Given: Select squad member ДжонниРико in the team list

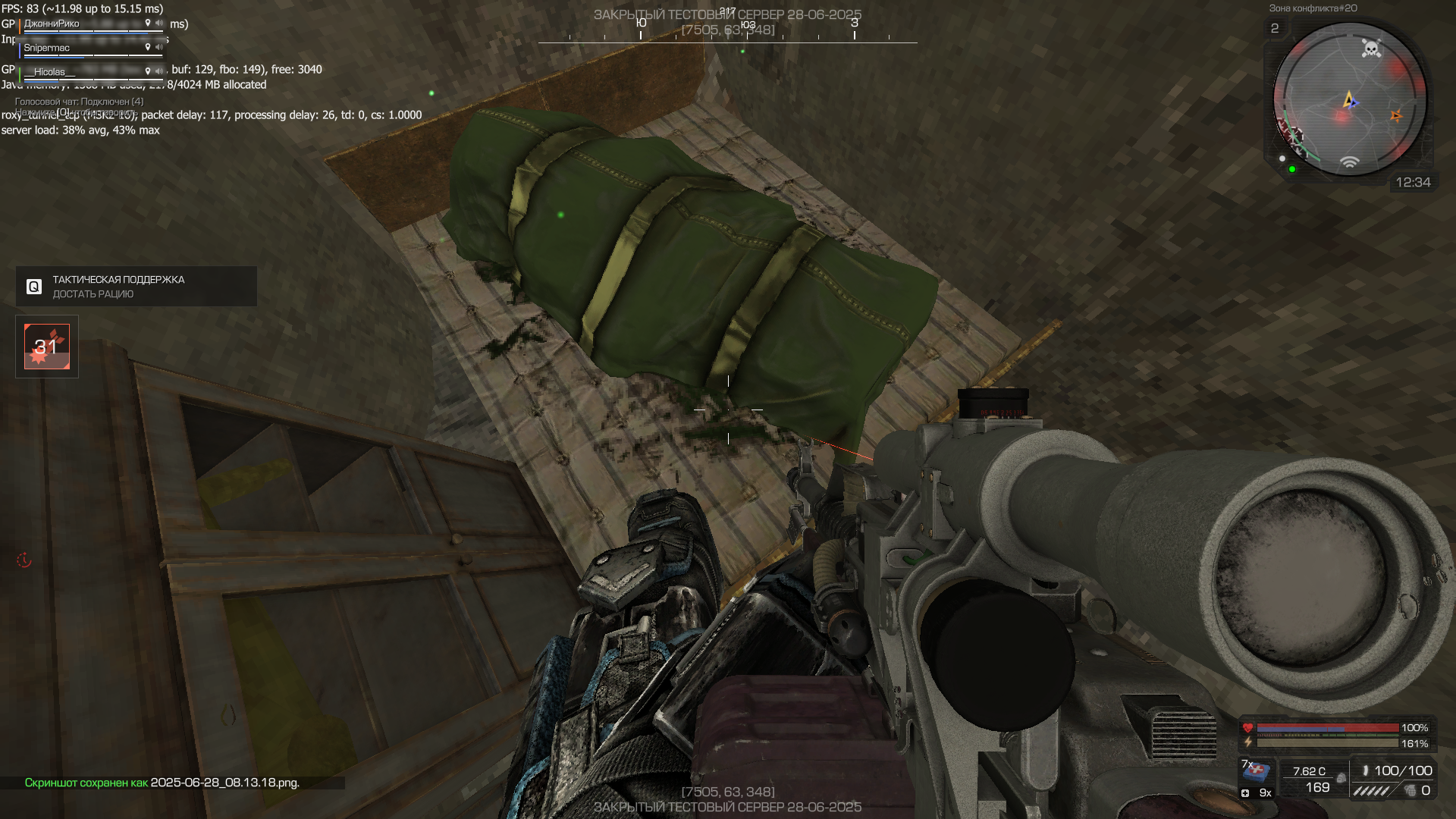Looking at the screenshot, I should (x=52, y=24).
